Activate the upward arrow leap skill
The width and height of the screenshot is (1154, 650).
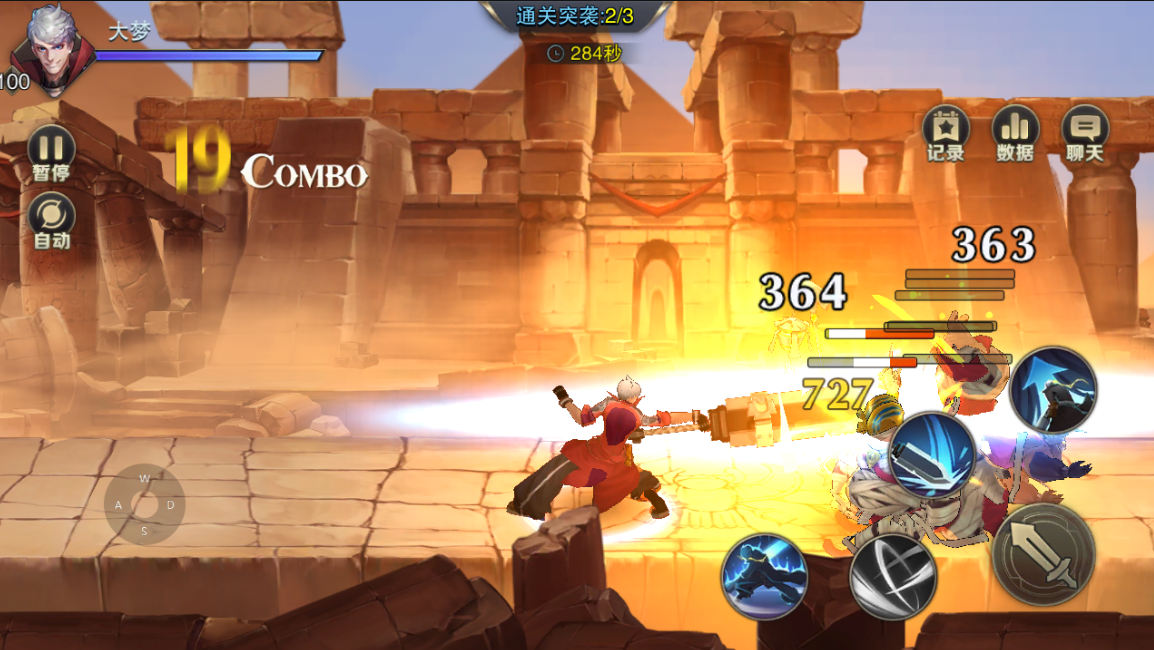pyautogui.click(x=1053, y=389)
